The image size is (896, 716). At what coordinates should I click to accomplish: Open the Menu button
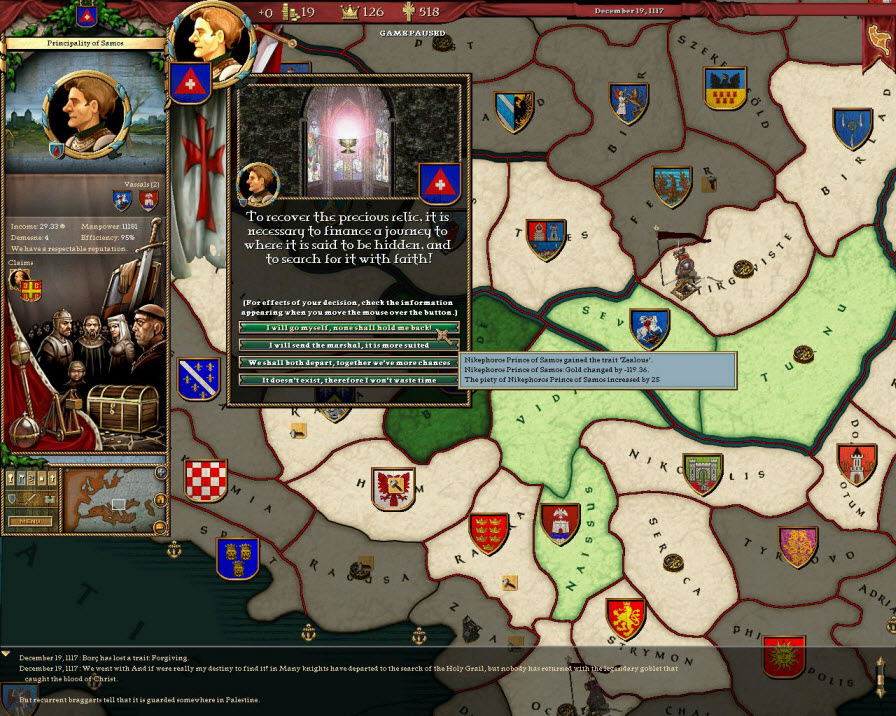28,521
